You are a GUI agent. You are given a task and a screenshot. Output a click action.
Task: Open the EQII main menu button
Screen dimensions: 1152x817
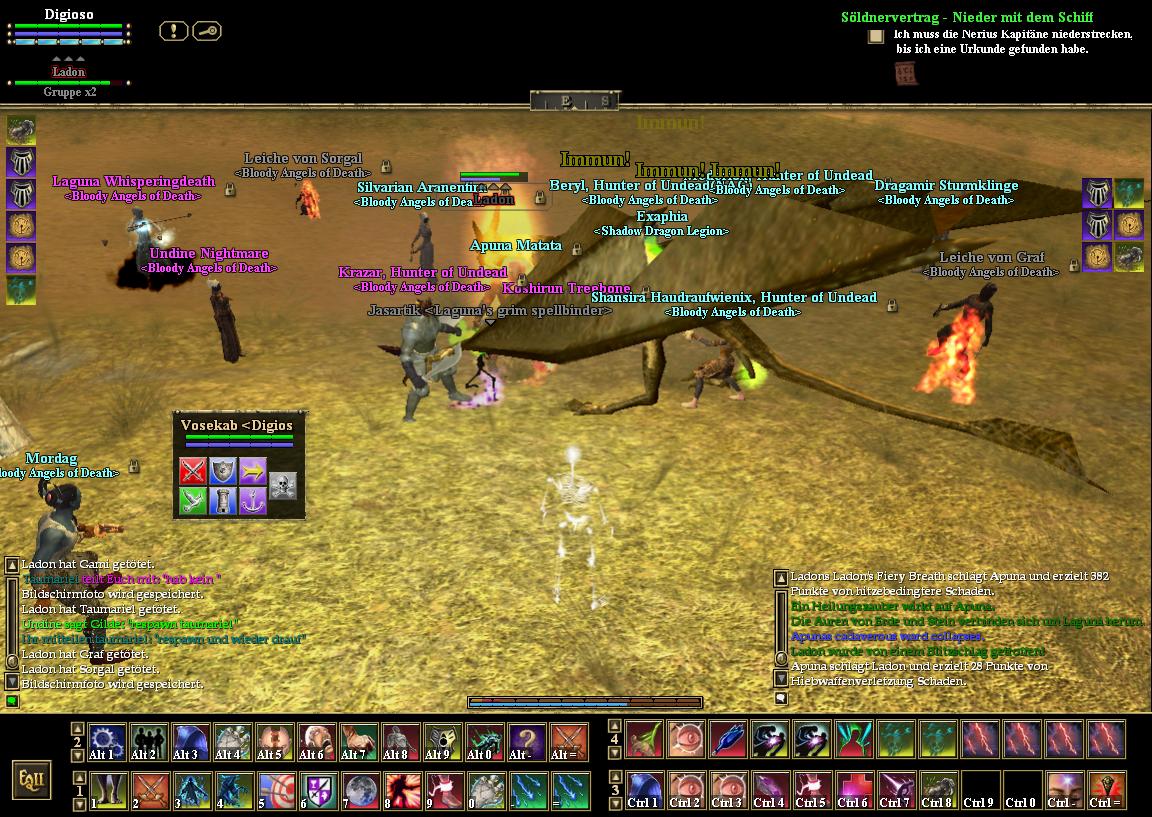point(31,779)
